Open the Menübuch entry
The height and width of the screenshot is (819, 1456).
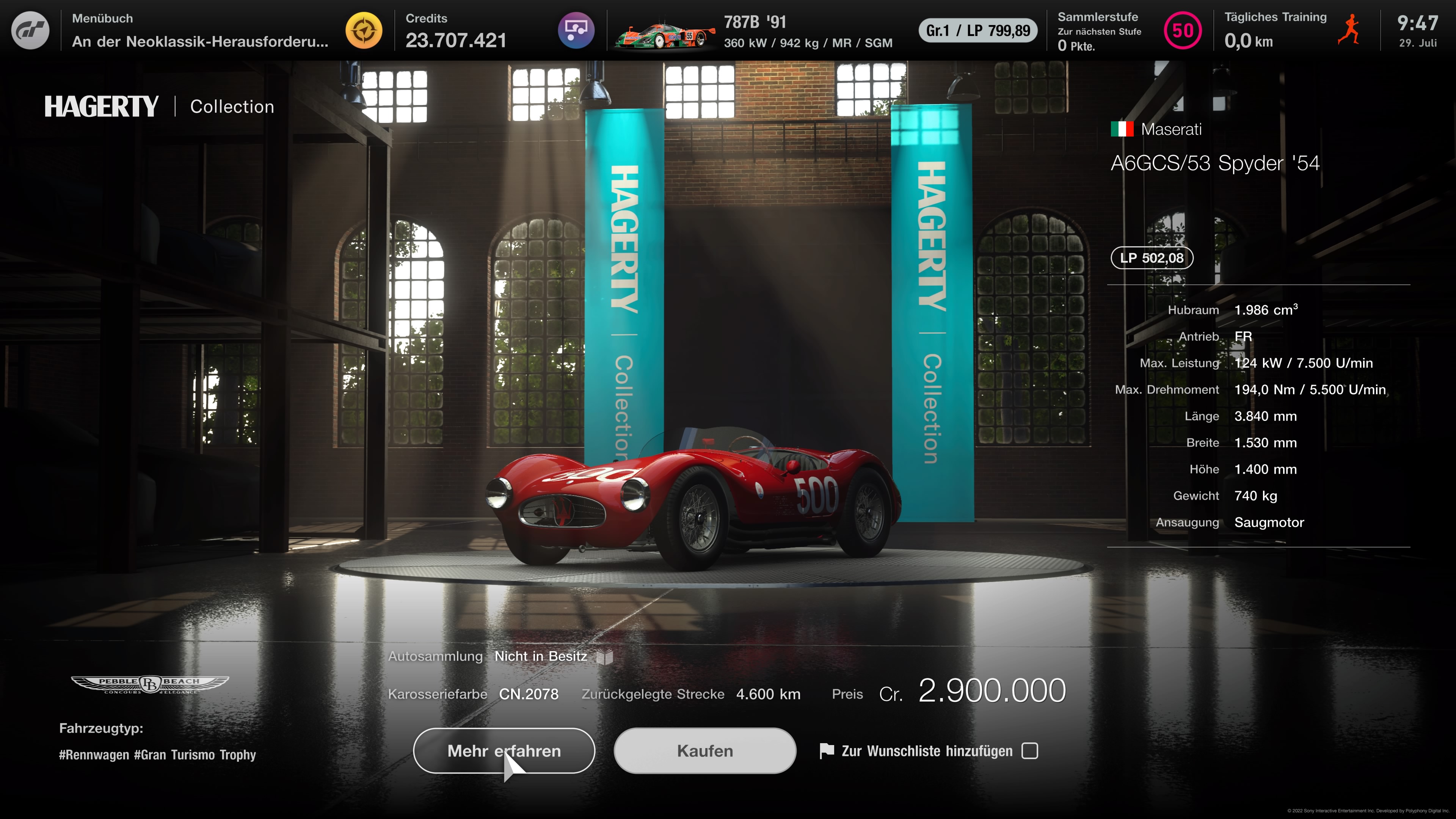point(199,30)
